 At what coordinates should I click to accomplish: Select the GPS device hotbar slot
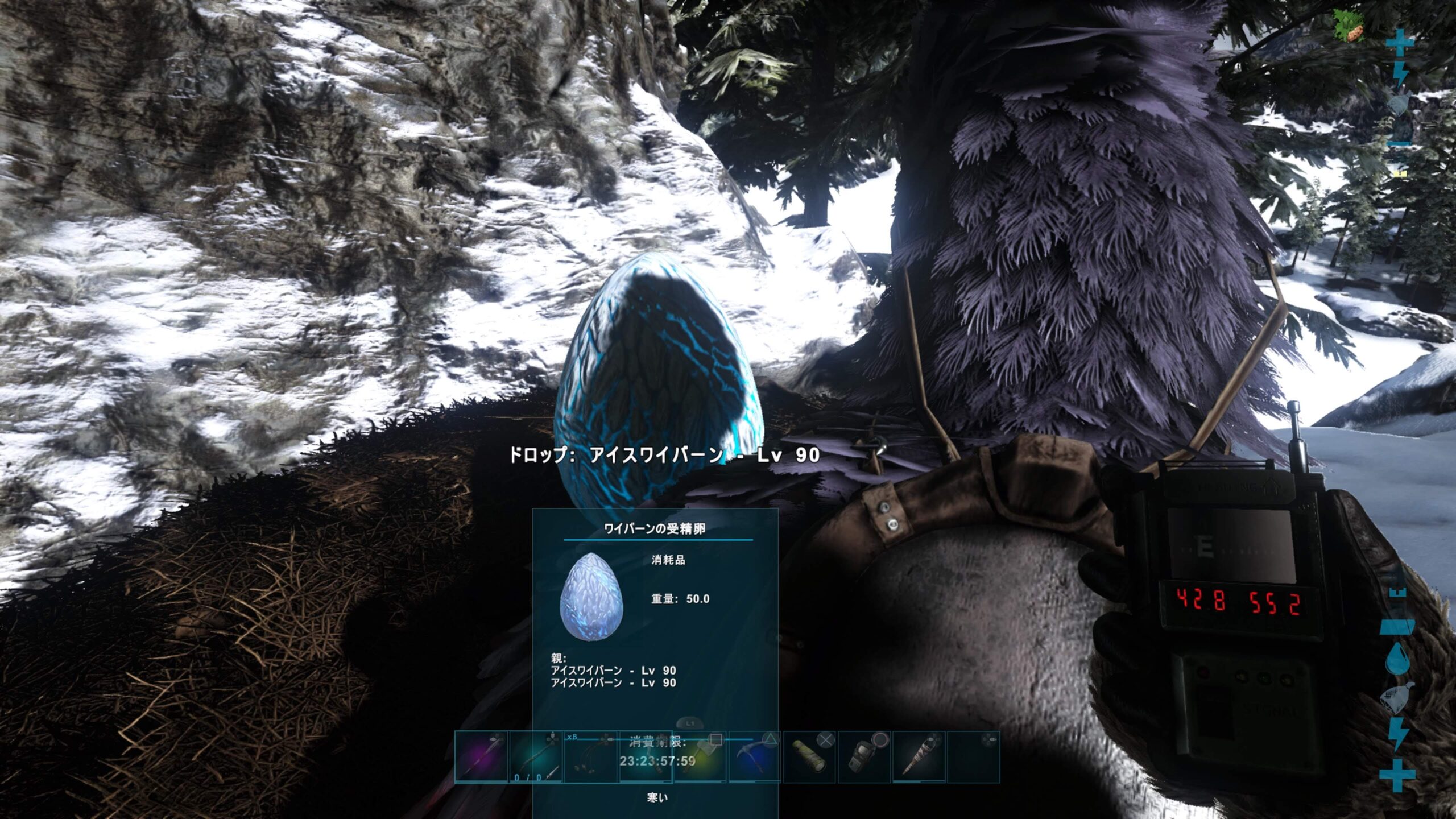[x=864, y=758]
